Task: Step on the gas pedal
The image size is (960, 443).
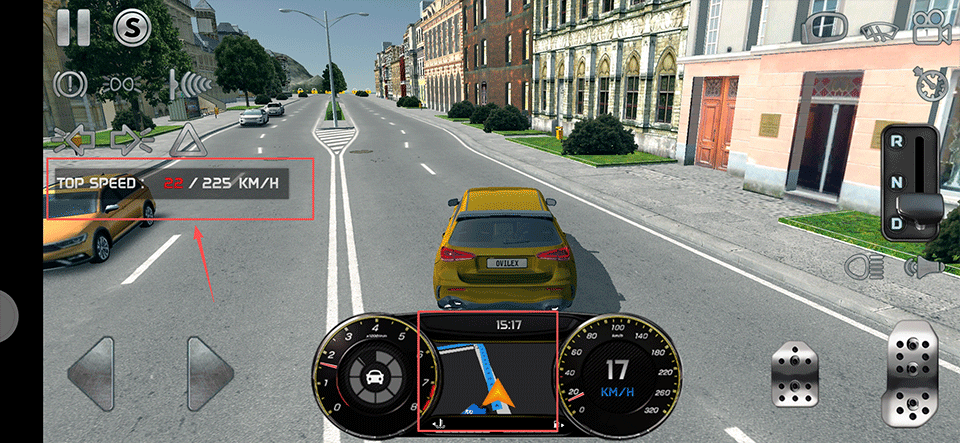Action: point(912,372)
